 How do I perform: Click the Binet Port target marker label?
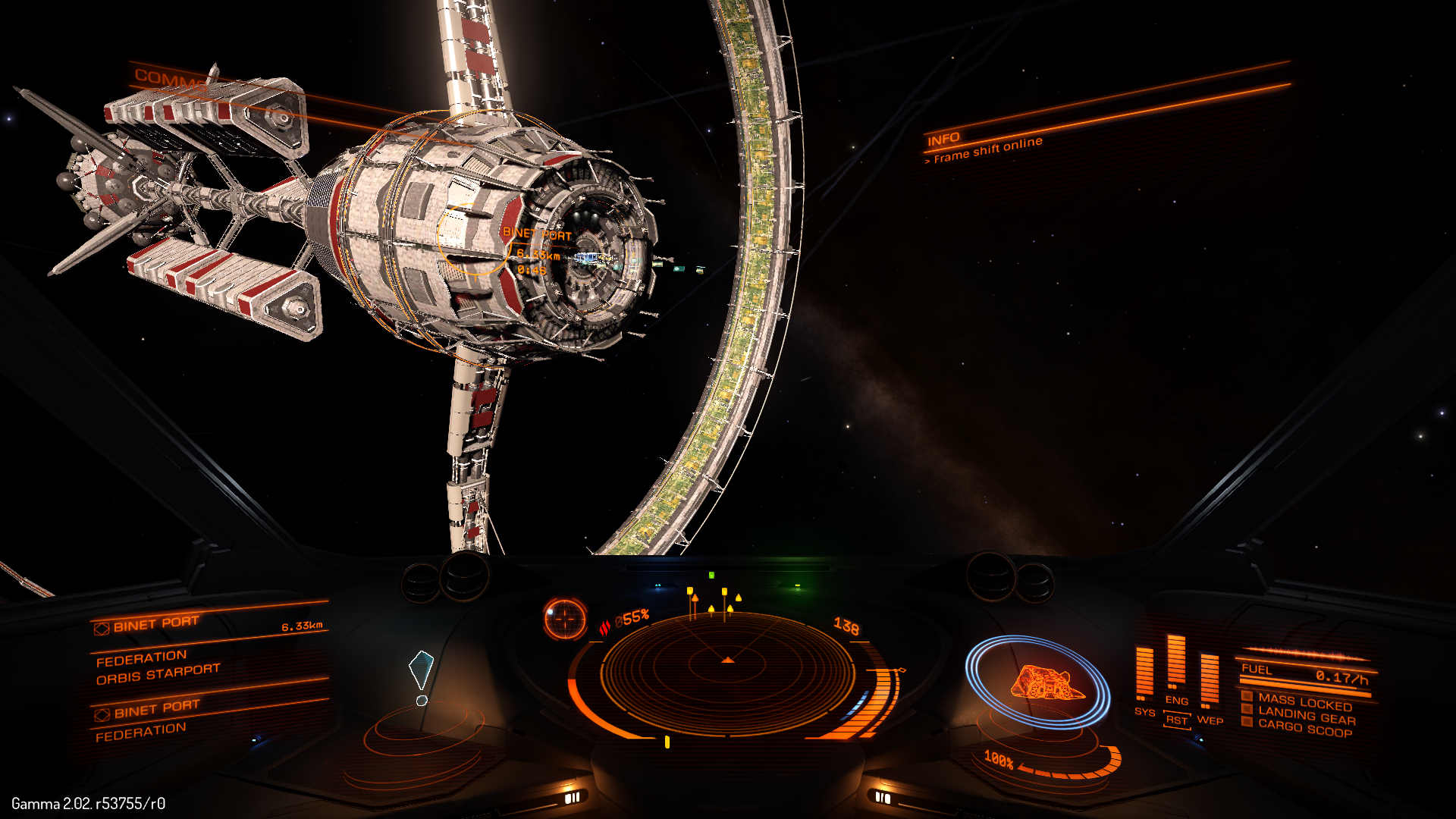pyautogui.click(x=537, y=234)
